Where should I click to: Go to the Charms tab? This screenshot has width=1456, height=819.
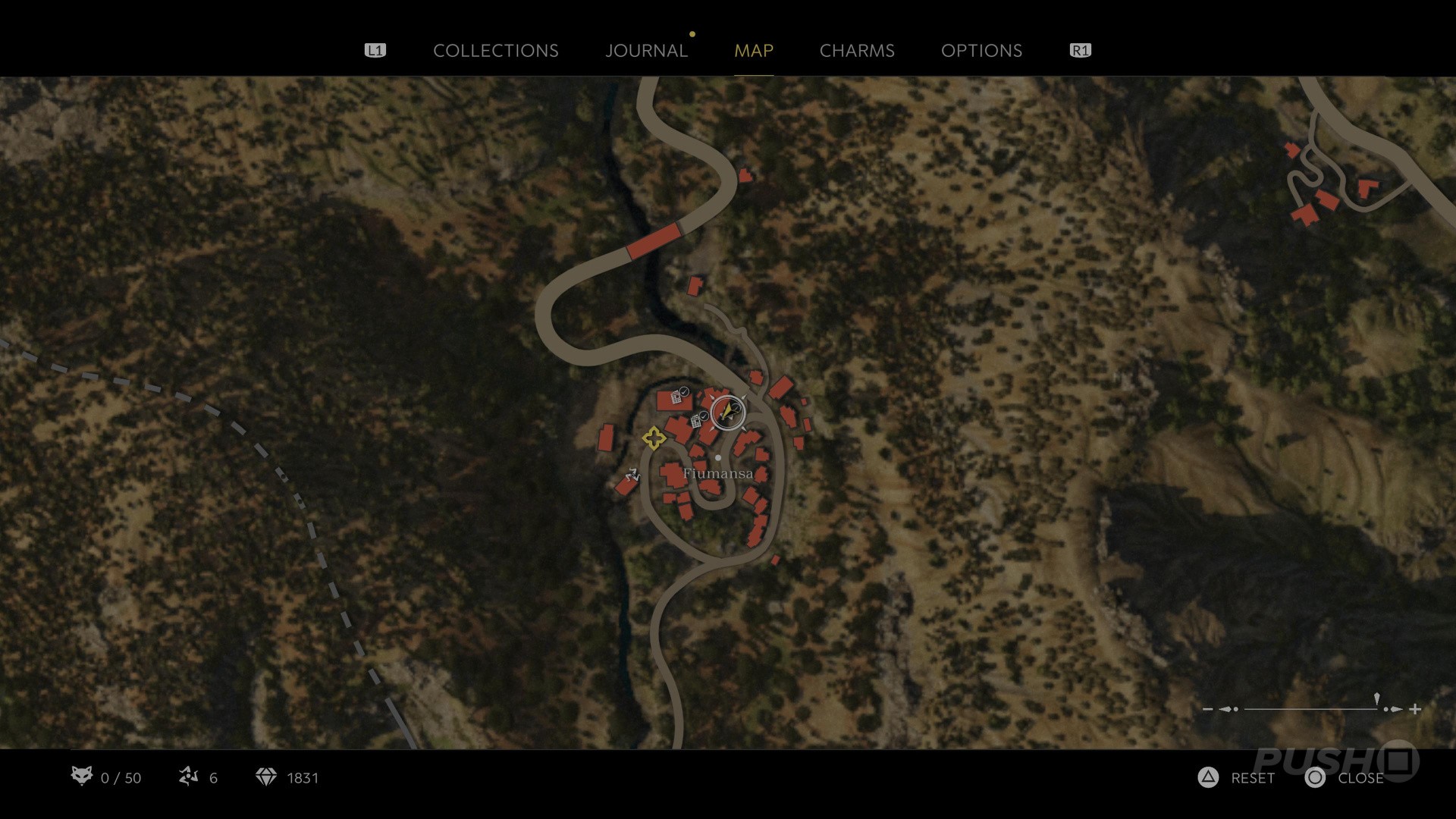[857, 51]
